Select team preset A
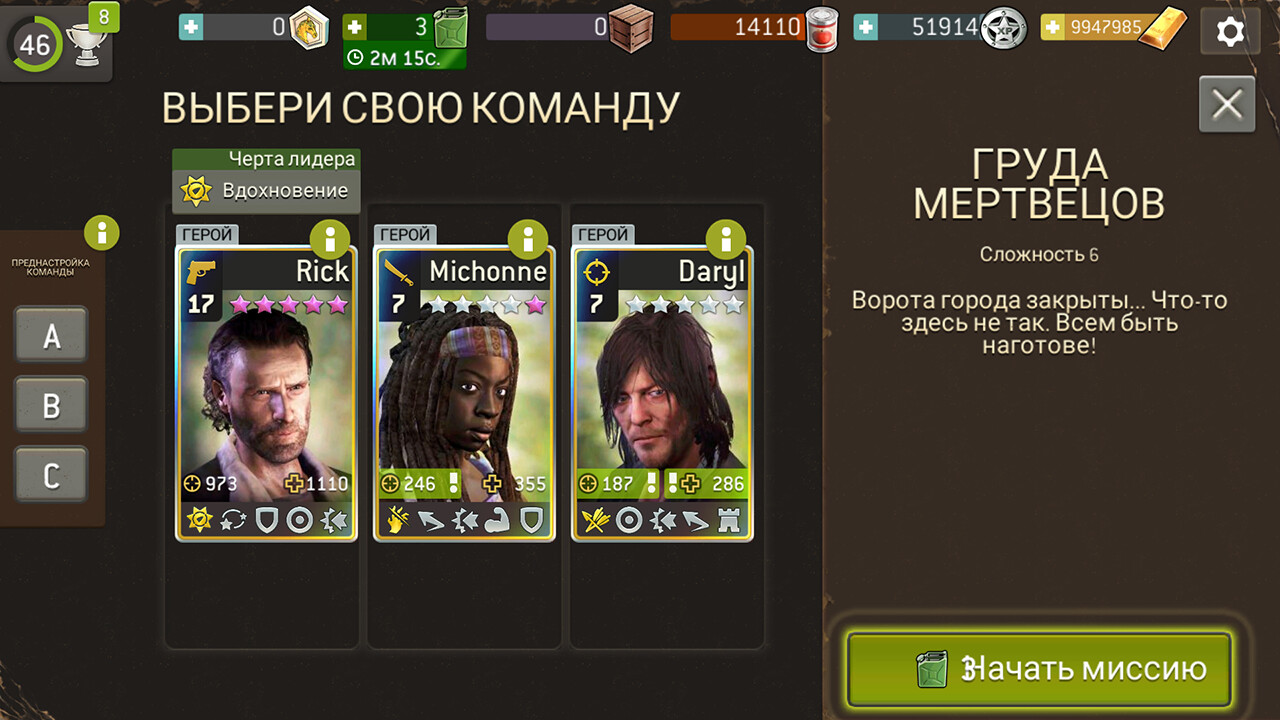The height and width of the screenshot is (720, 1280). tap(51, 335)
